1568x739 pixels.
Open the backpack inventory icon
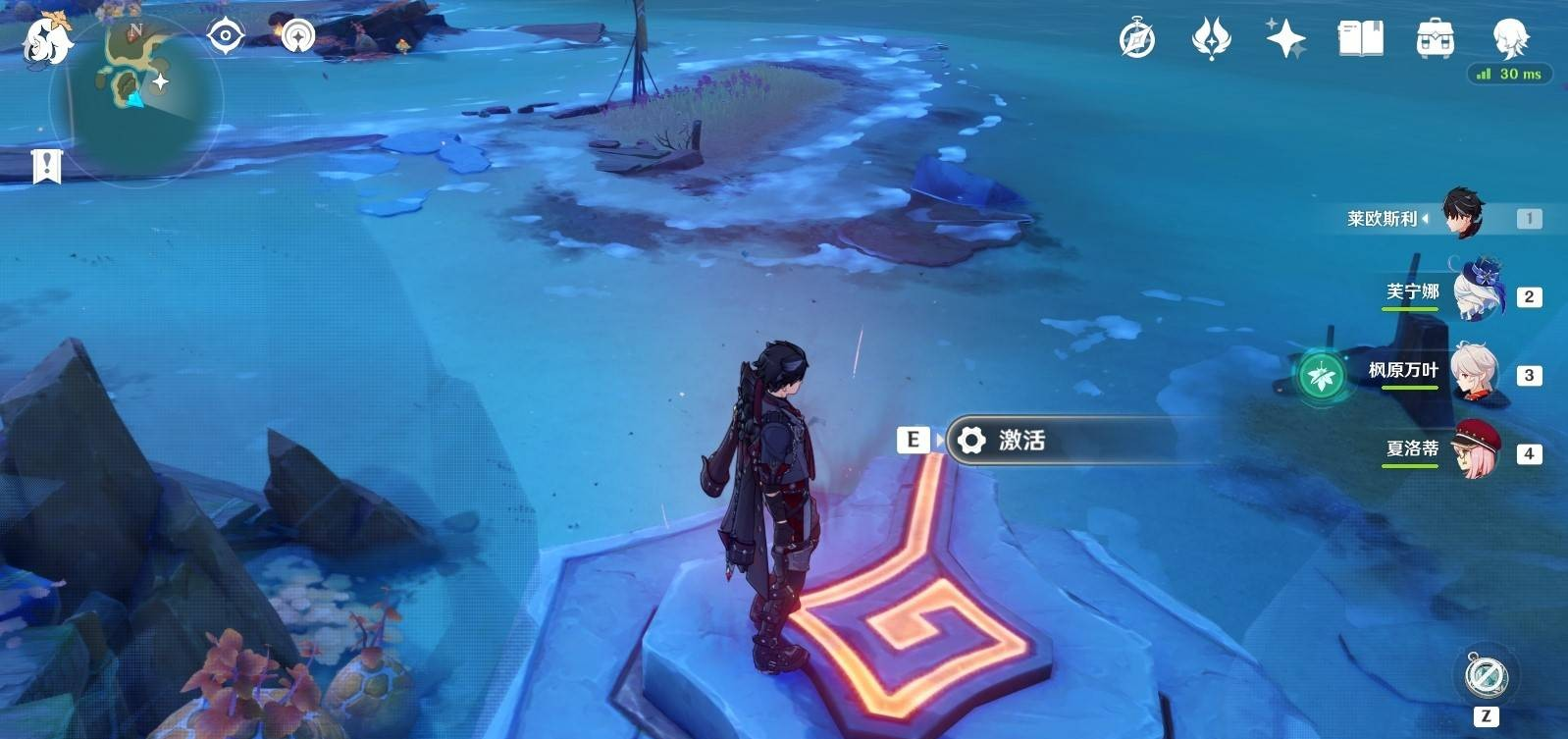point(1435,40)
